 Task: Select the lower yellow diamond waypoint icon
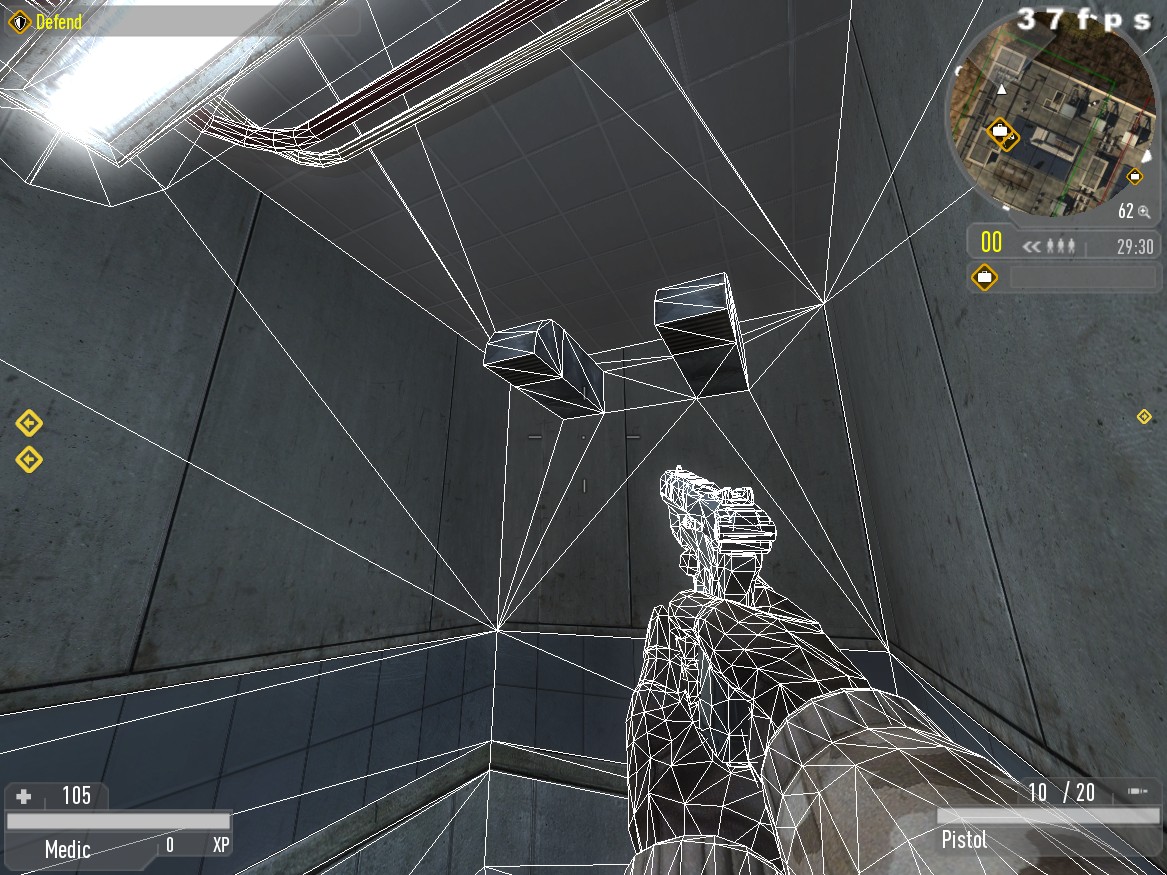coord(29,459)
